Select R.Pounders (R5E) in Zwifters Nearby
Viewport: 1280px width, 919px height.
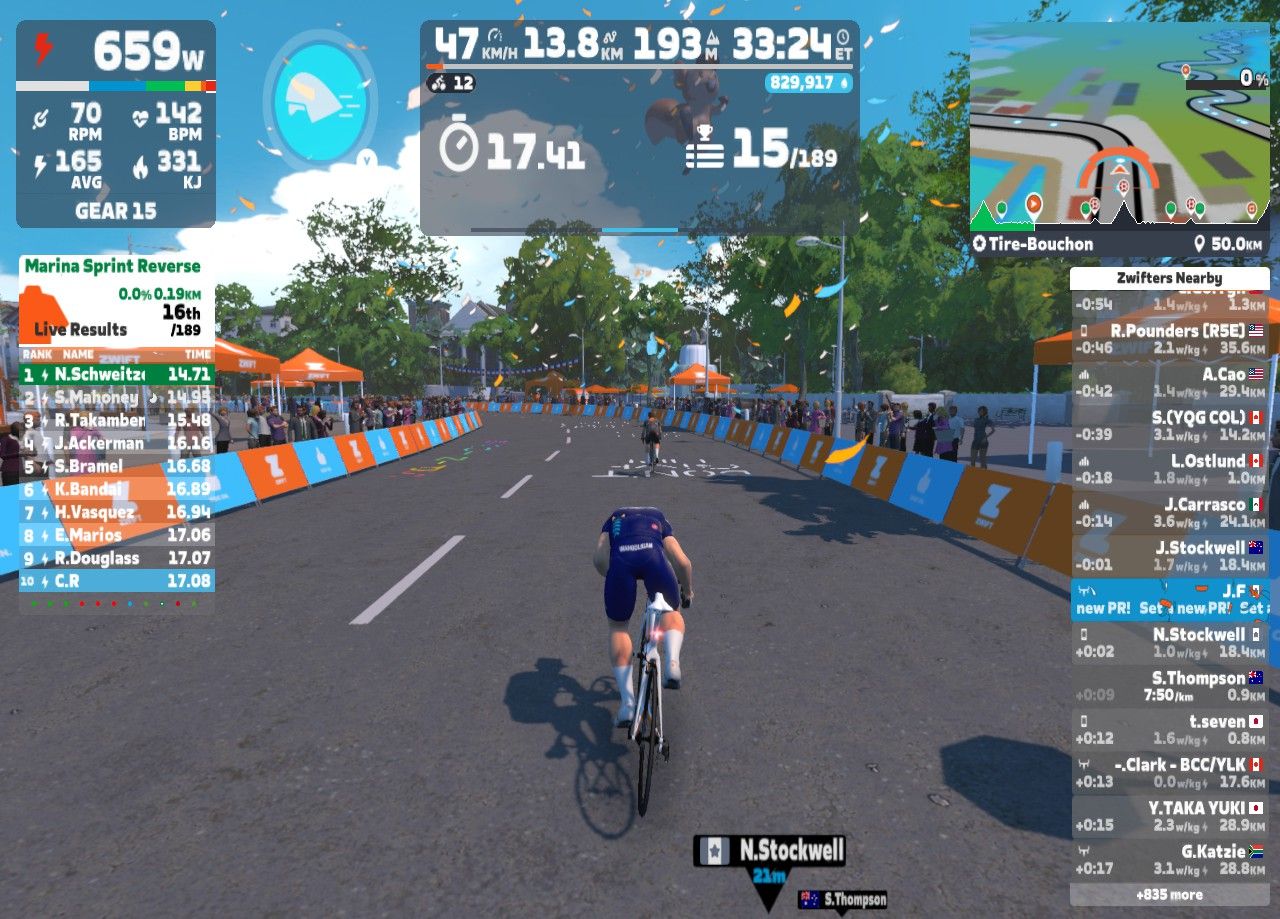pyautogui.click(x=1169, y=339)
